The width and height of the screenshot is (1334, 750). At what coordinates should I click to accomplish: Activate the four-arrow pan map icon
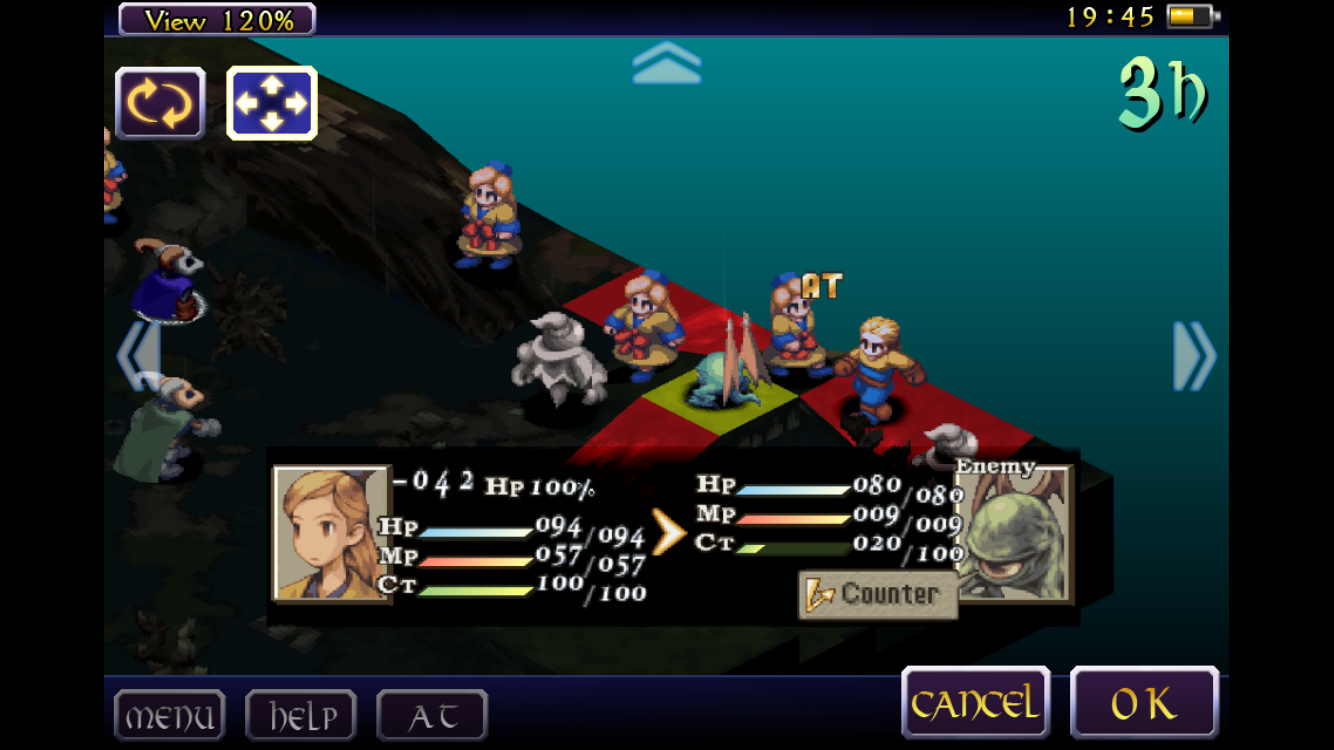(x=271, y=103)
